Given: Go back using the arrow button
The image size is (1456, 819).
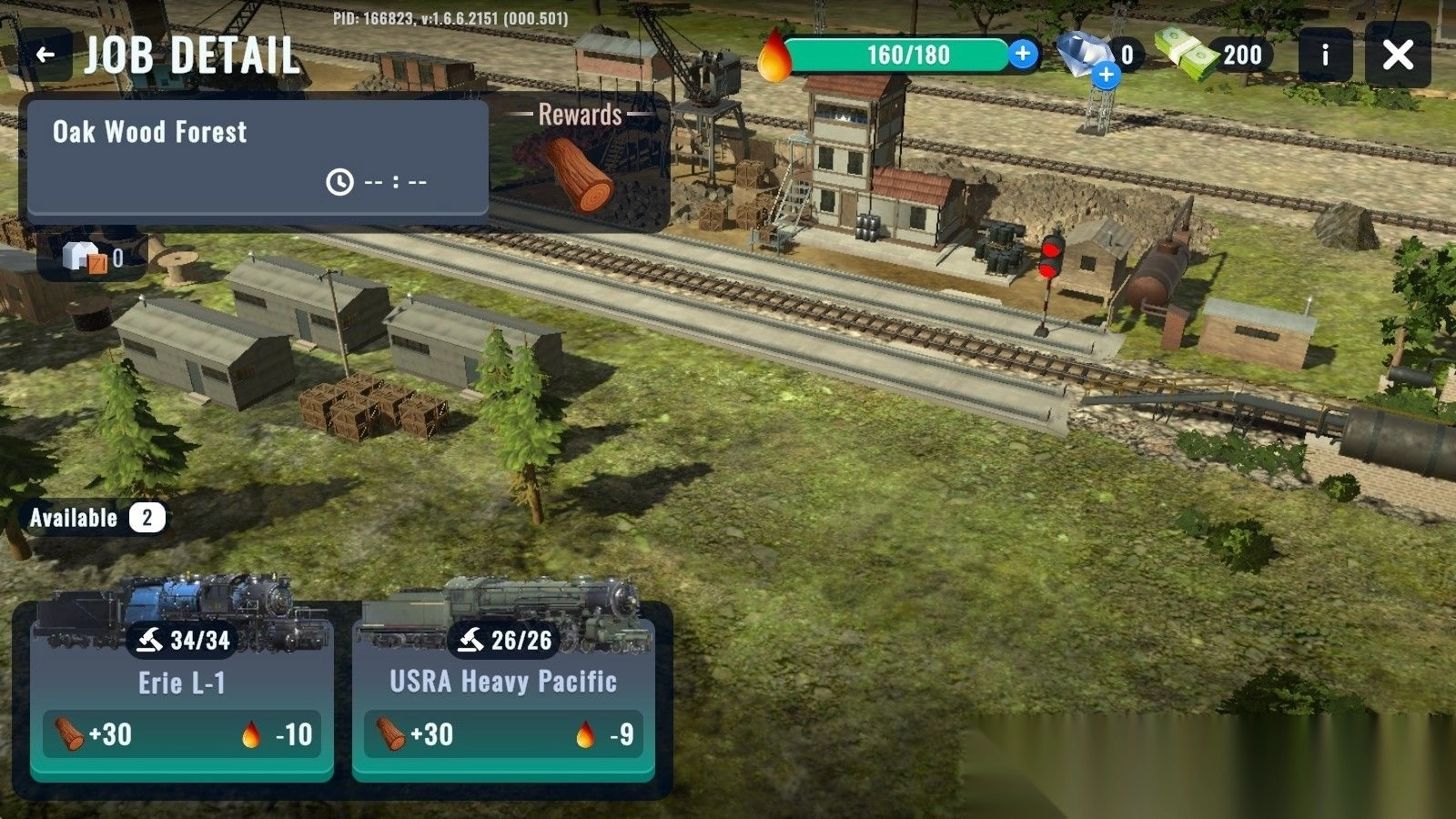Looking at the screenshot, I should (45, 56).
